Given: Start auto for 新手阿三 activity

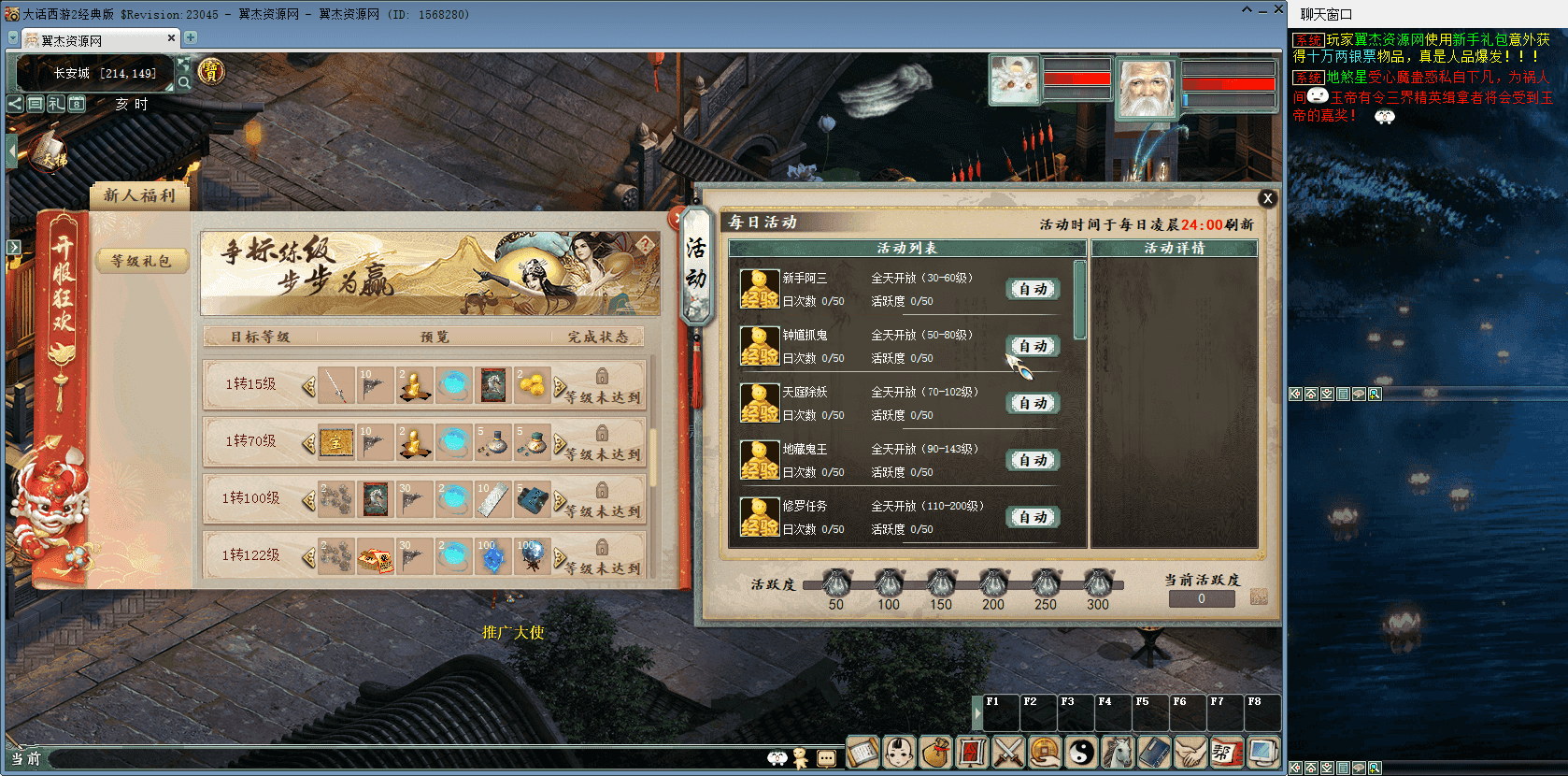Looking at the screenshot, I should [1033, 290].
